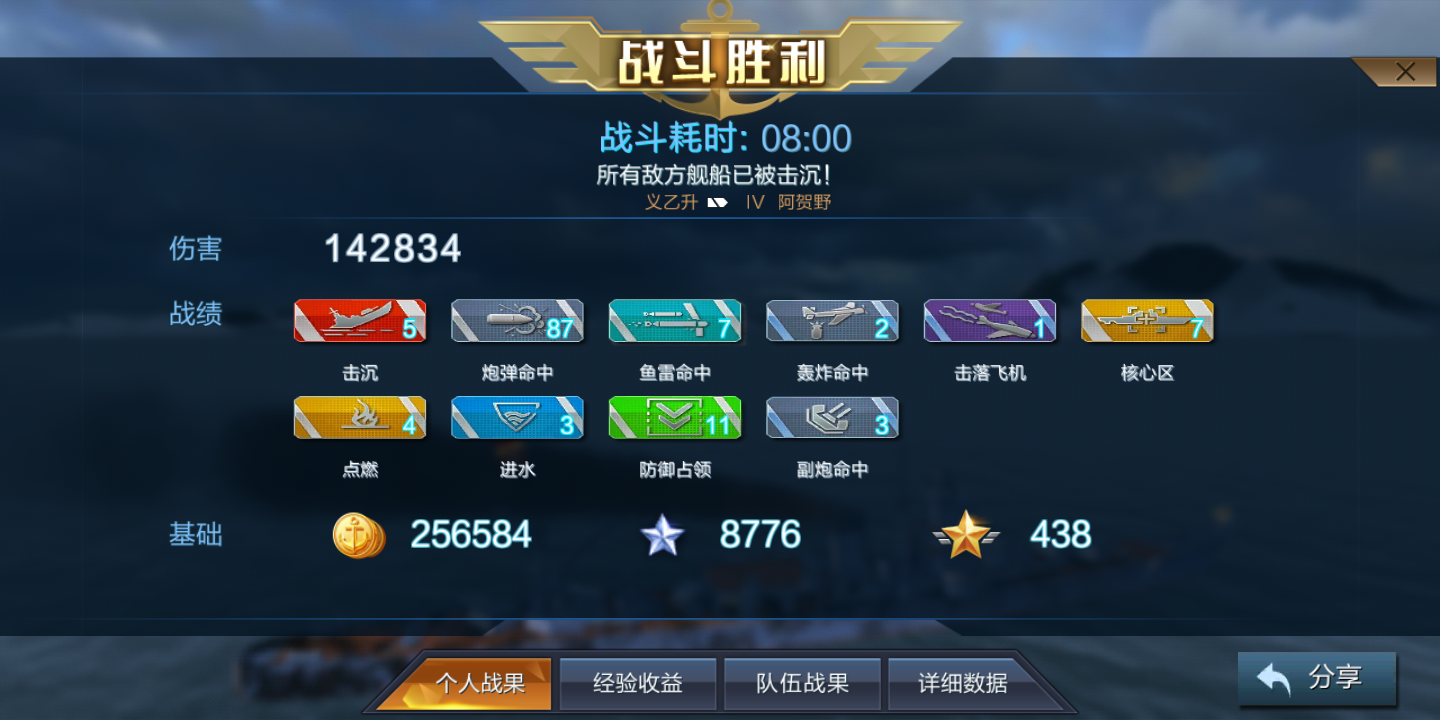Select the 炮弹命中 shell hits icon
This screenshot has width=1440, height=720.
[517, 321]
